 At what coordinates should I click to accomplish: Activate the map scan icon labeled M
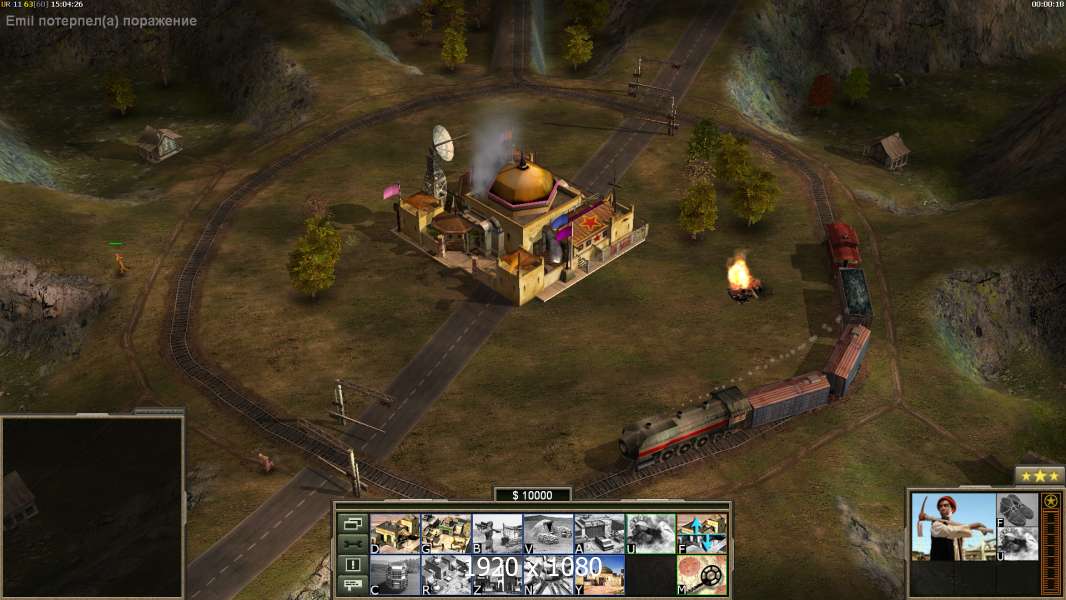pos(702,575)
